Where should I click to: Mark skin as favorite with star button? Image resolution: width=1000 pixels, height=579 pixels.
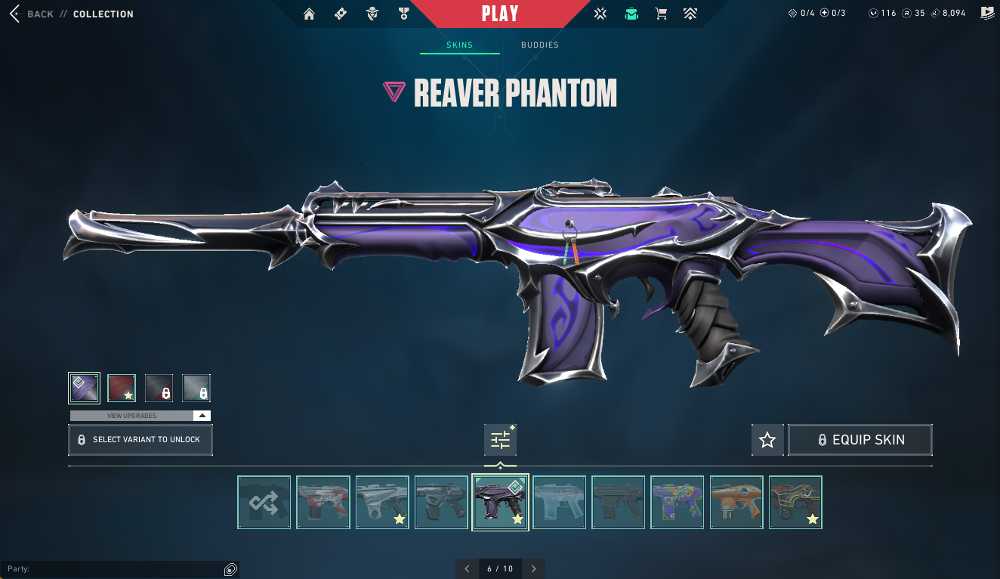tap(767, 440)
